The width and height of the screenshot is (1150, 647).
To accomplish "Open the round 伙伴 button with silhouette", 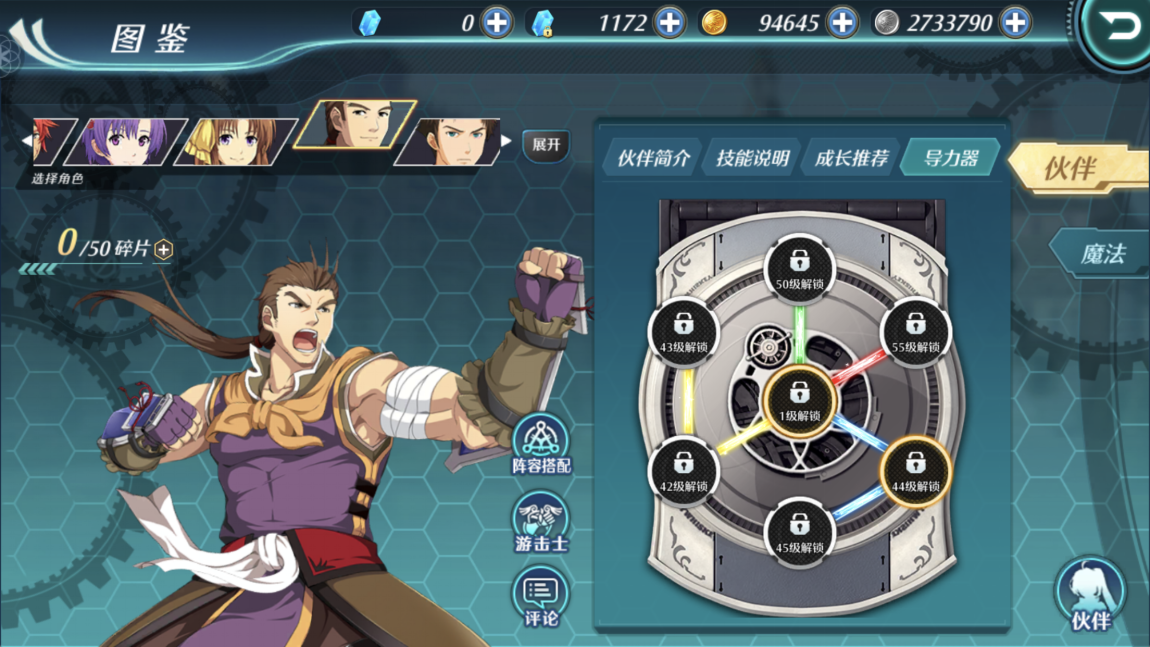I will pyautogui.click(x=1090, y=595).
